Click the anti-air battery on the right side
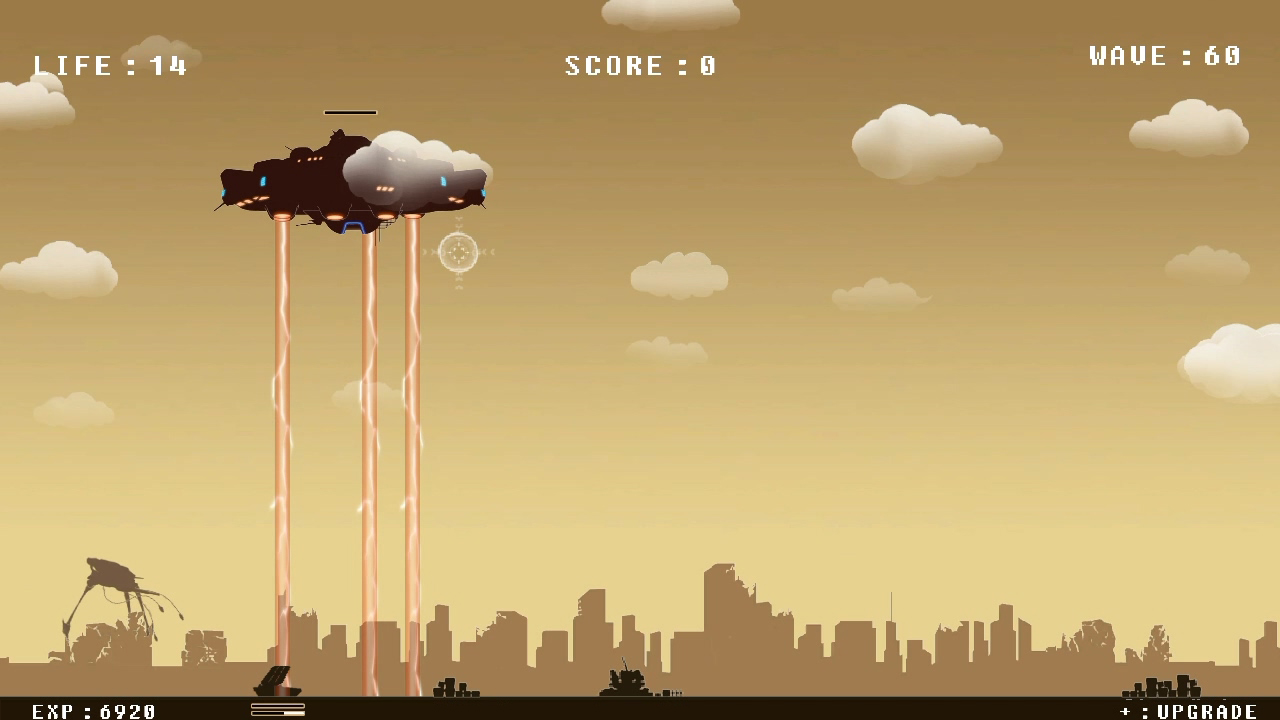Screen dimensions: 1280x720 [1160, 688]
